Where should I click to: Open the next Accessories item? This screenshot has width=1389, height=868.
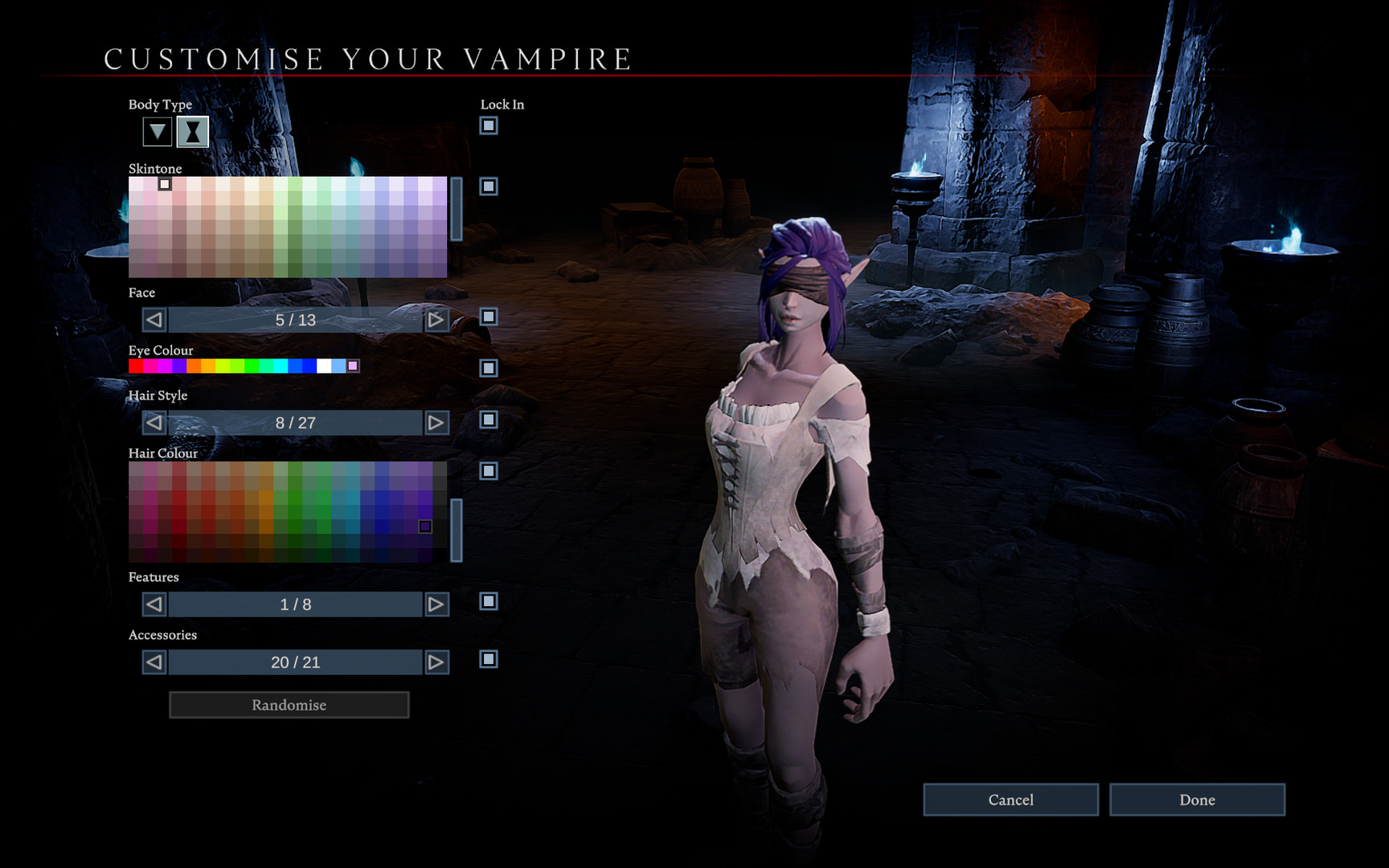pyautogui.click(x=436, y=661)
